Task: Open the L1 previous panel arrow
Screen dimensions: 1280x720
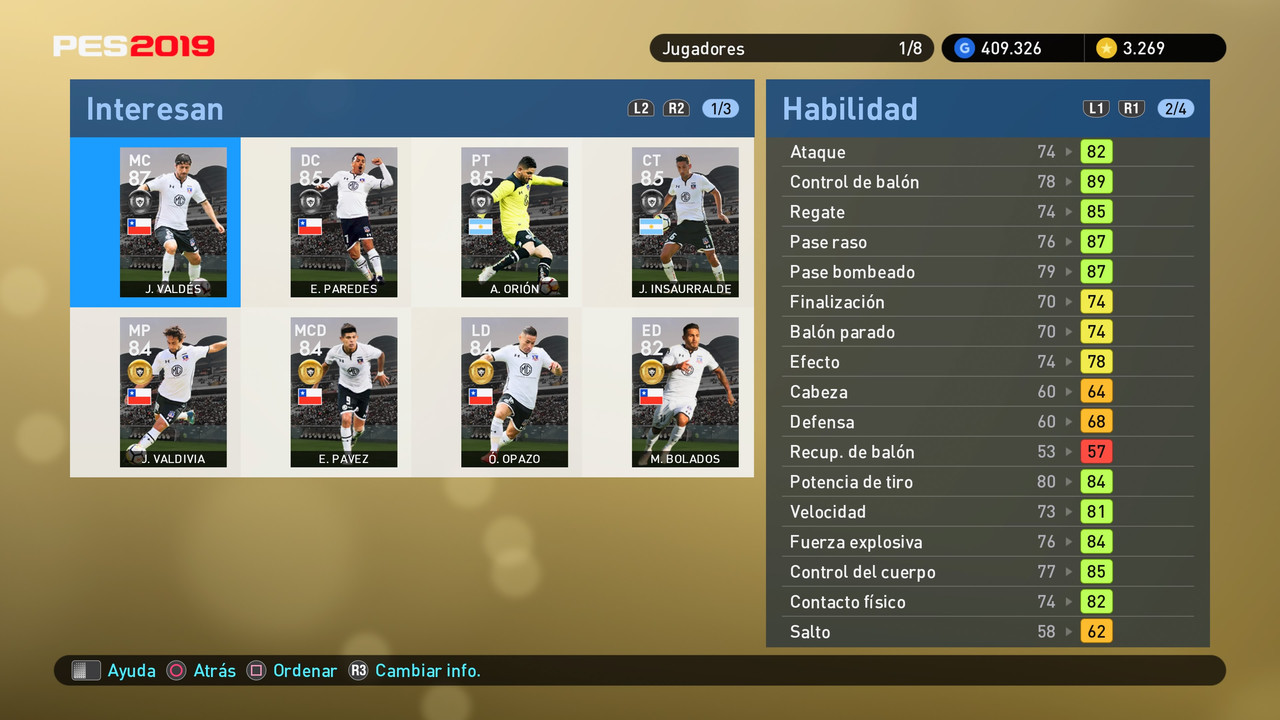Action: coord(1096,108)
